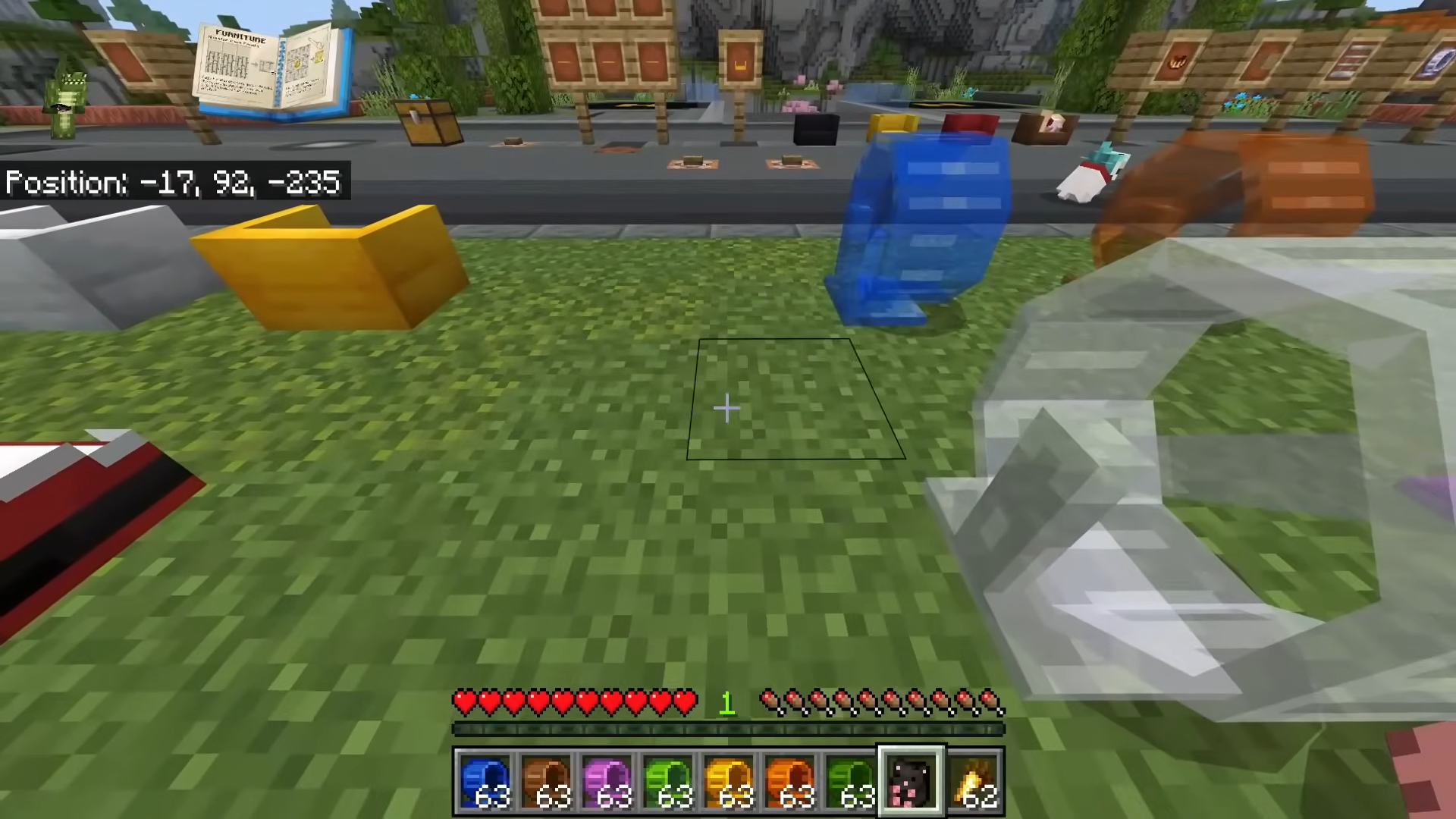Select the blaze rod in the last hotbar slot
This screenshot has height=819, width=1456.
point(974,780)
